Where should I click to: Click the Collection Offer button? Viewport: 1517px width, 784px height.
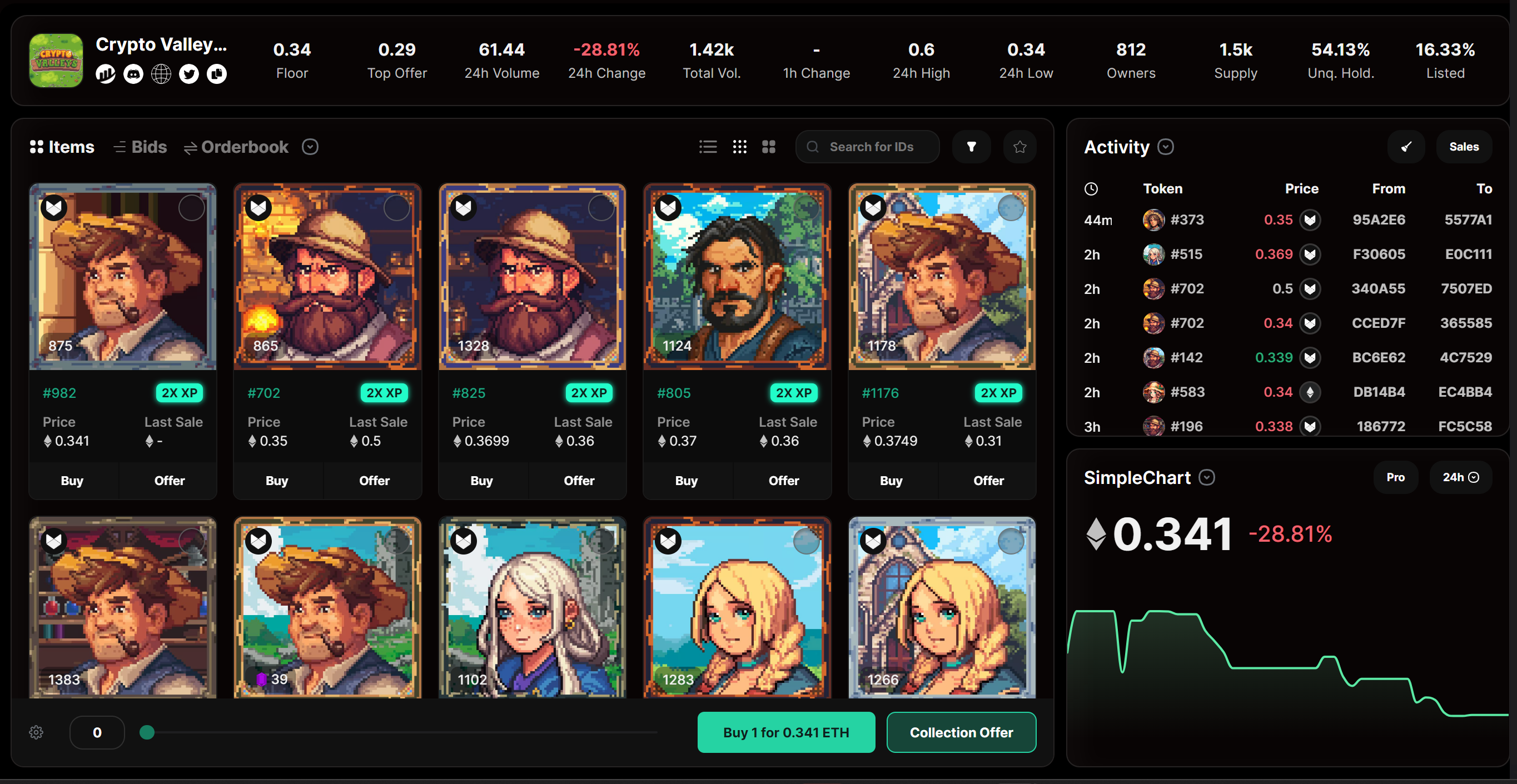tap(961, 732)
